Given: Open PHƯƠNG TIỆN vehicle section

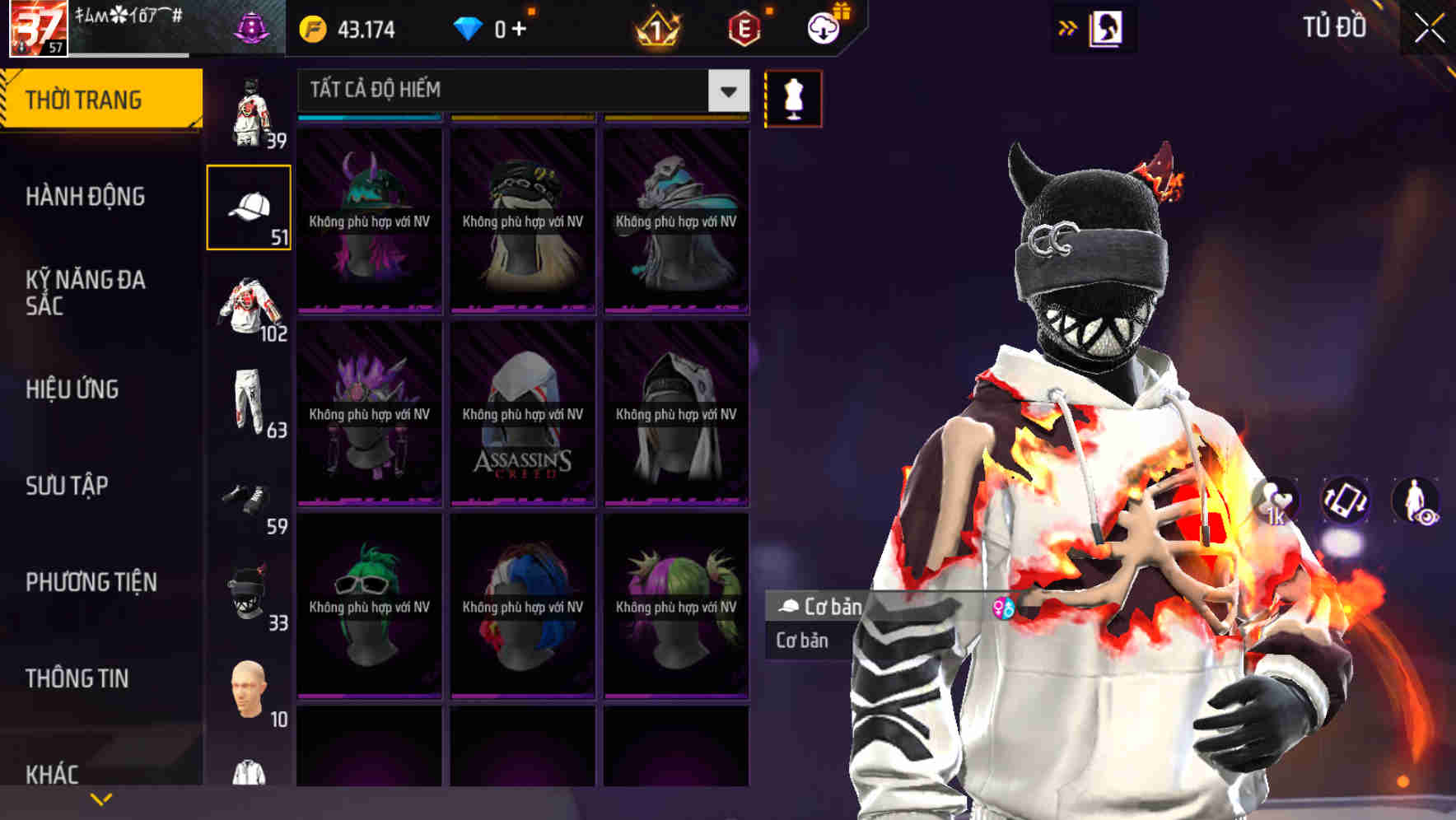Looking at the screenshot, I should pyautogui.click(x=91, y=581).
